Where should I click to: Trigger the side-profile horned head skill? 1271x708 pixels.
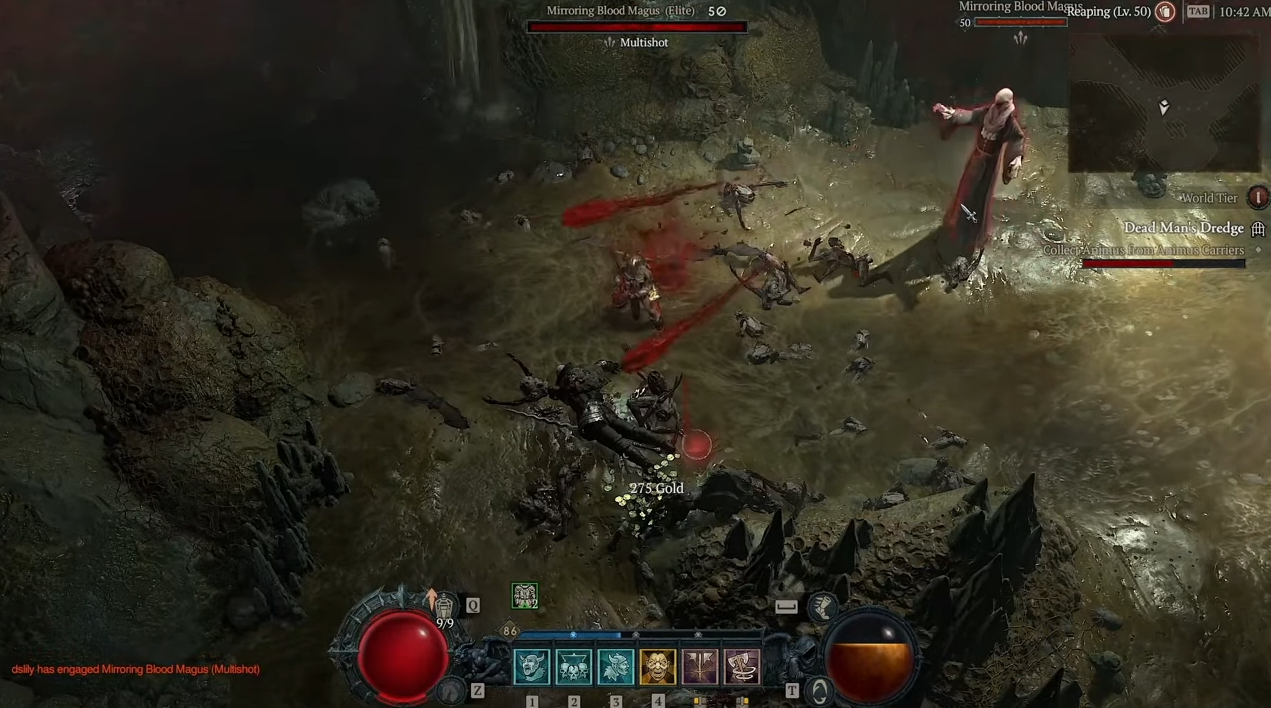616,667
